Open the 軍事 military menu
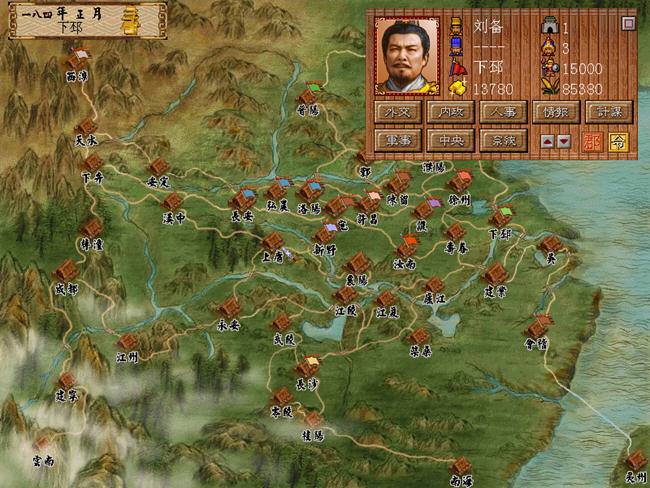Image resolution: width=650 pixels, height=488 pixels. coord(397,141)
